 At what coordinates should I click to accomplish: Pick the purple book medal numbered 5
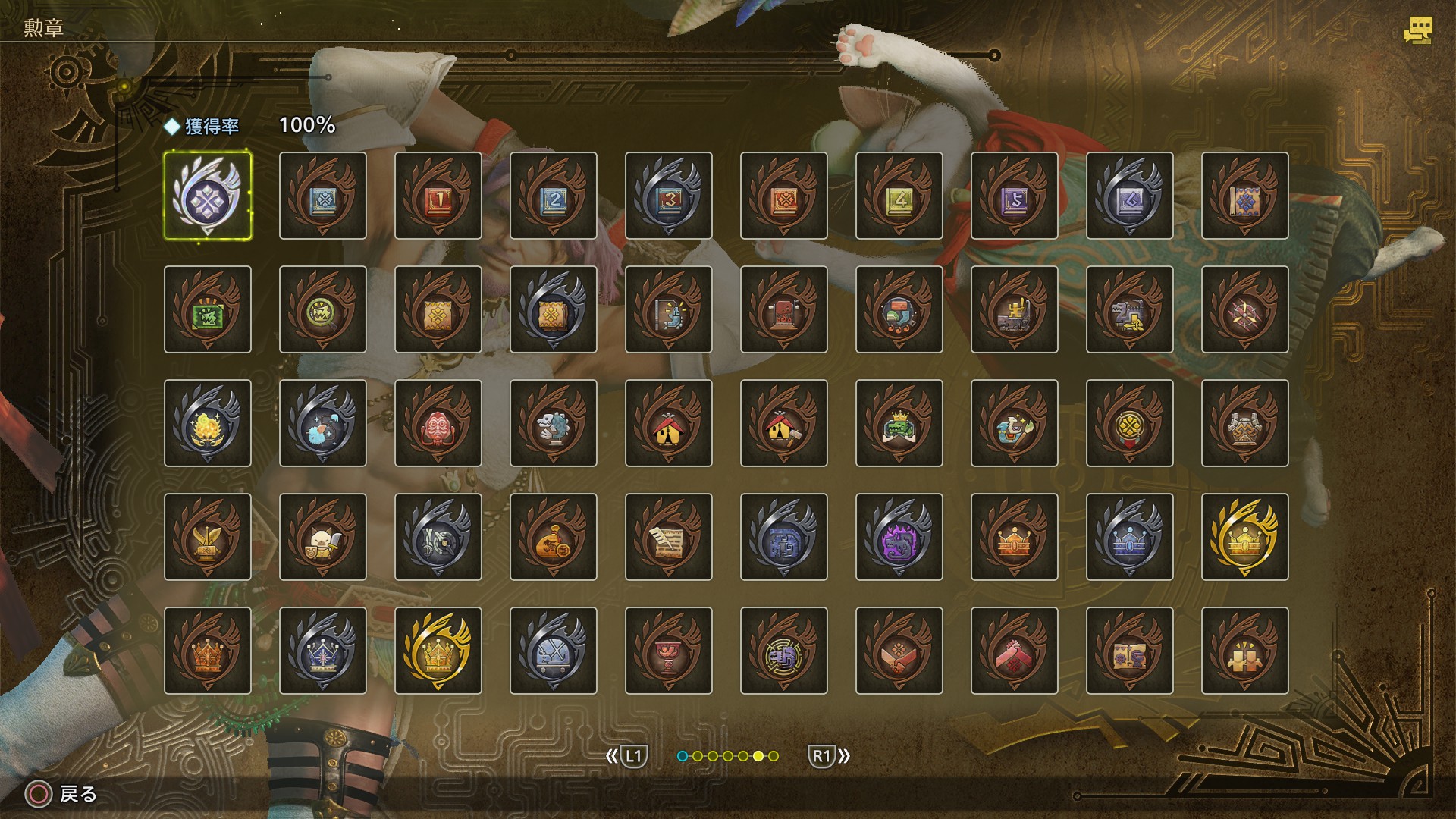pos(1015,196)
